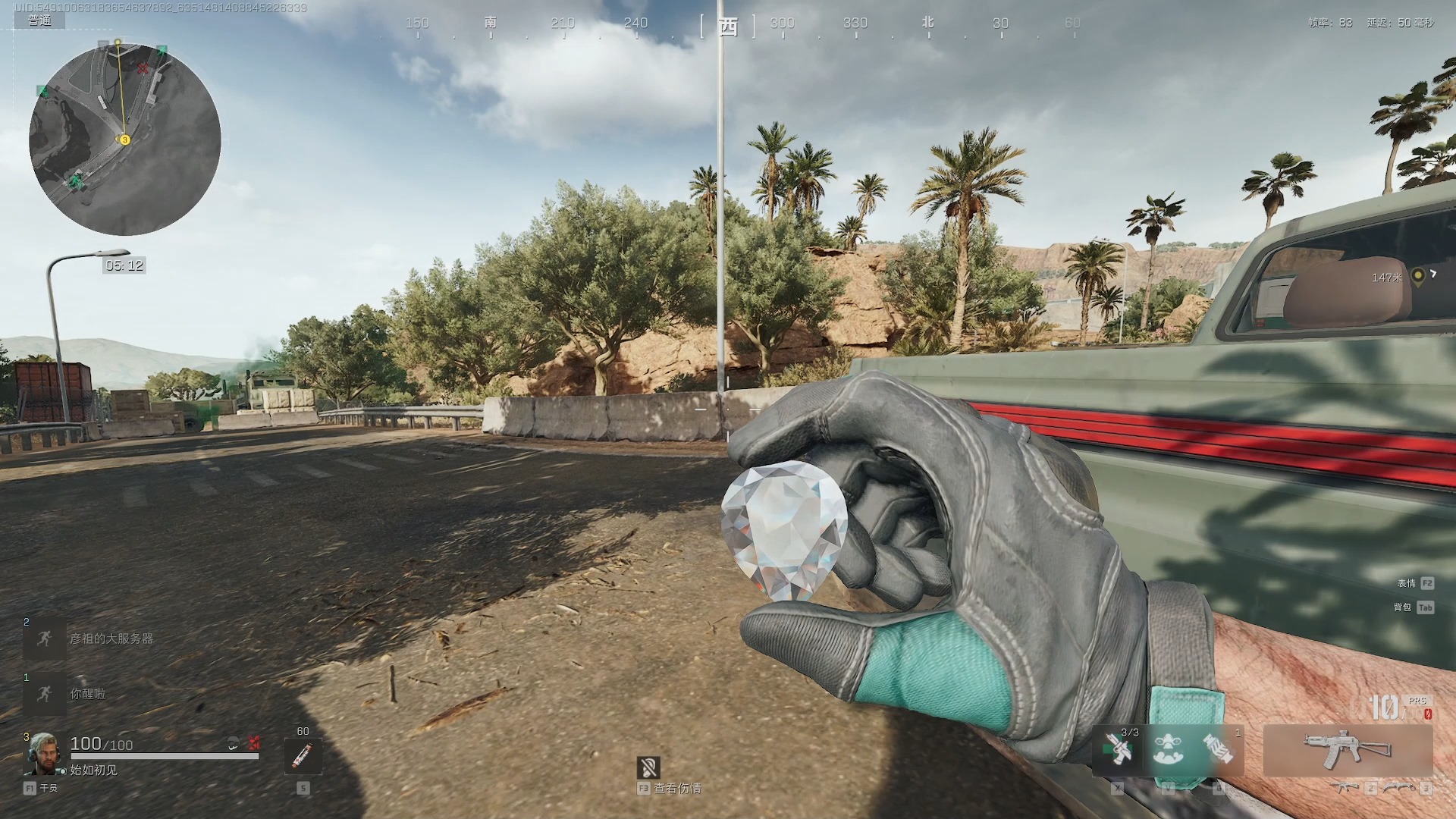Click the 查看伤情 injury check icon

pos(648,767)
